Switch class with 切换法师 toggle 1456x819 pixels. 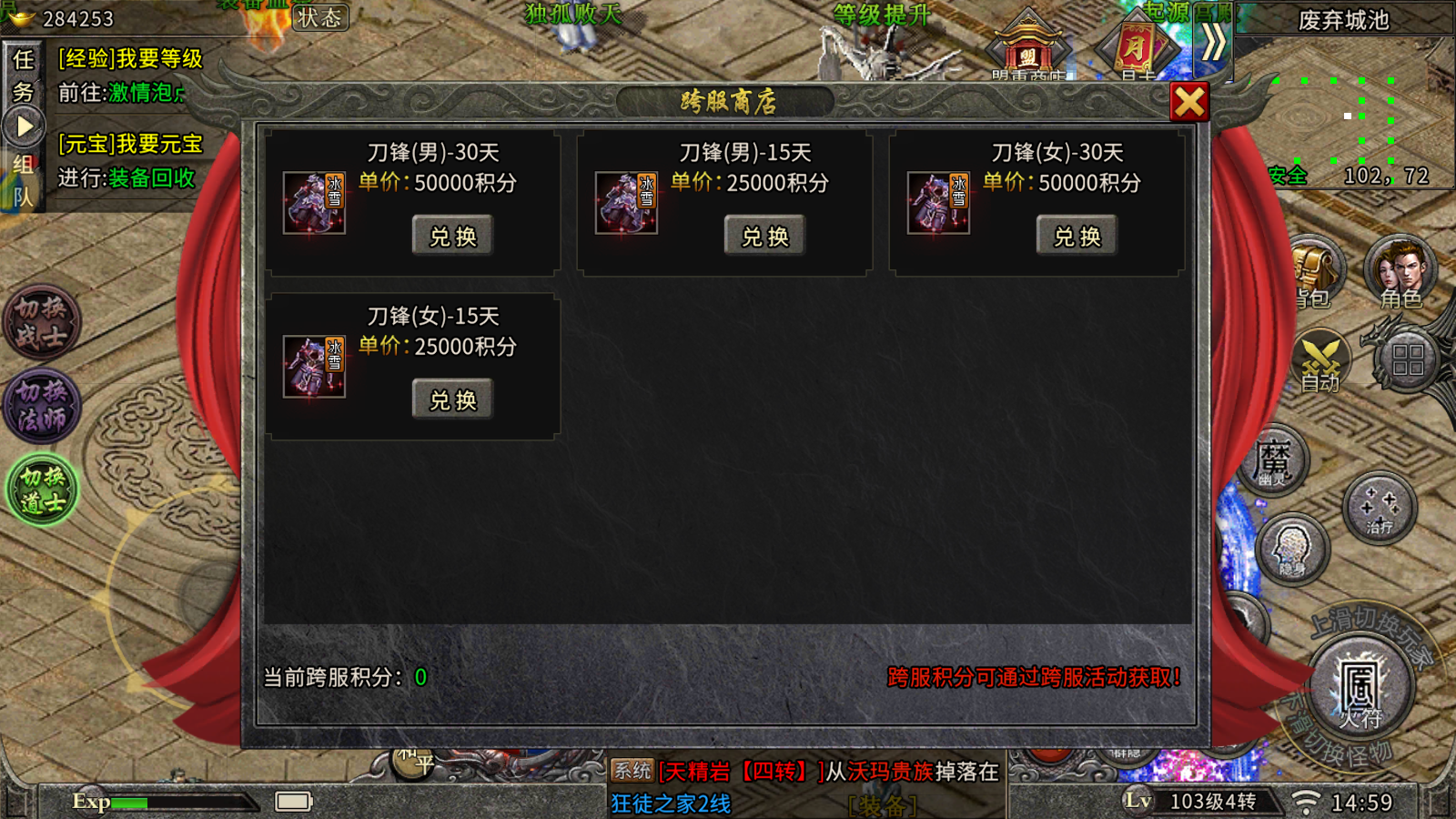(42, 403)
